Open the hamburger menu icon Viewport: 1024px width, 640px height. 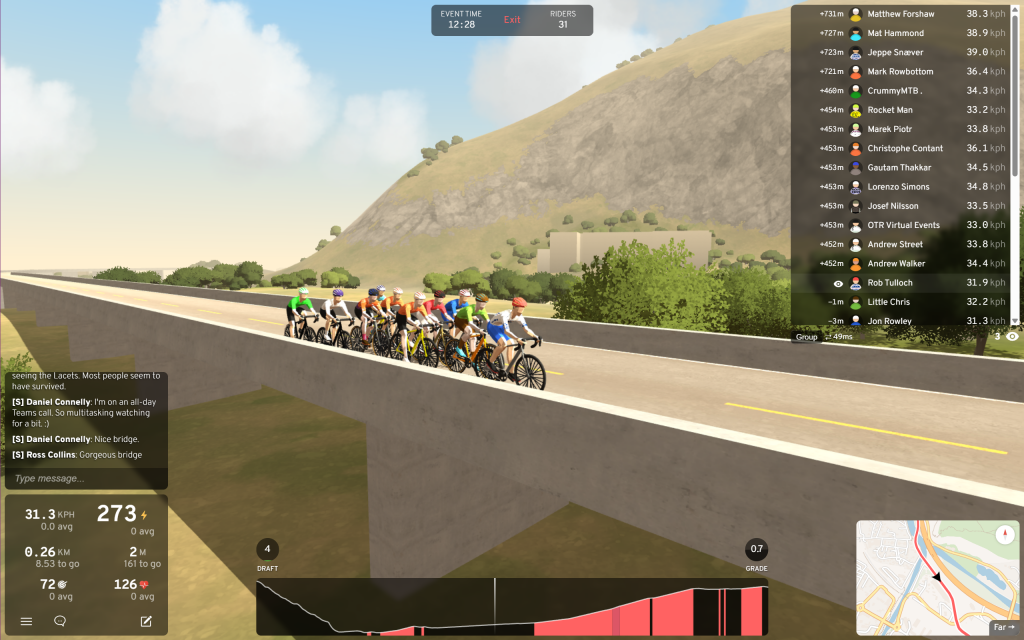(x=26, y=621)
